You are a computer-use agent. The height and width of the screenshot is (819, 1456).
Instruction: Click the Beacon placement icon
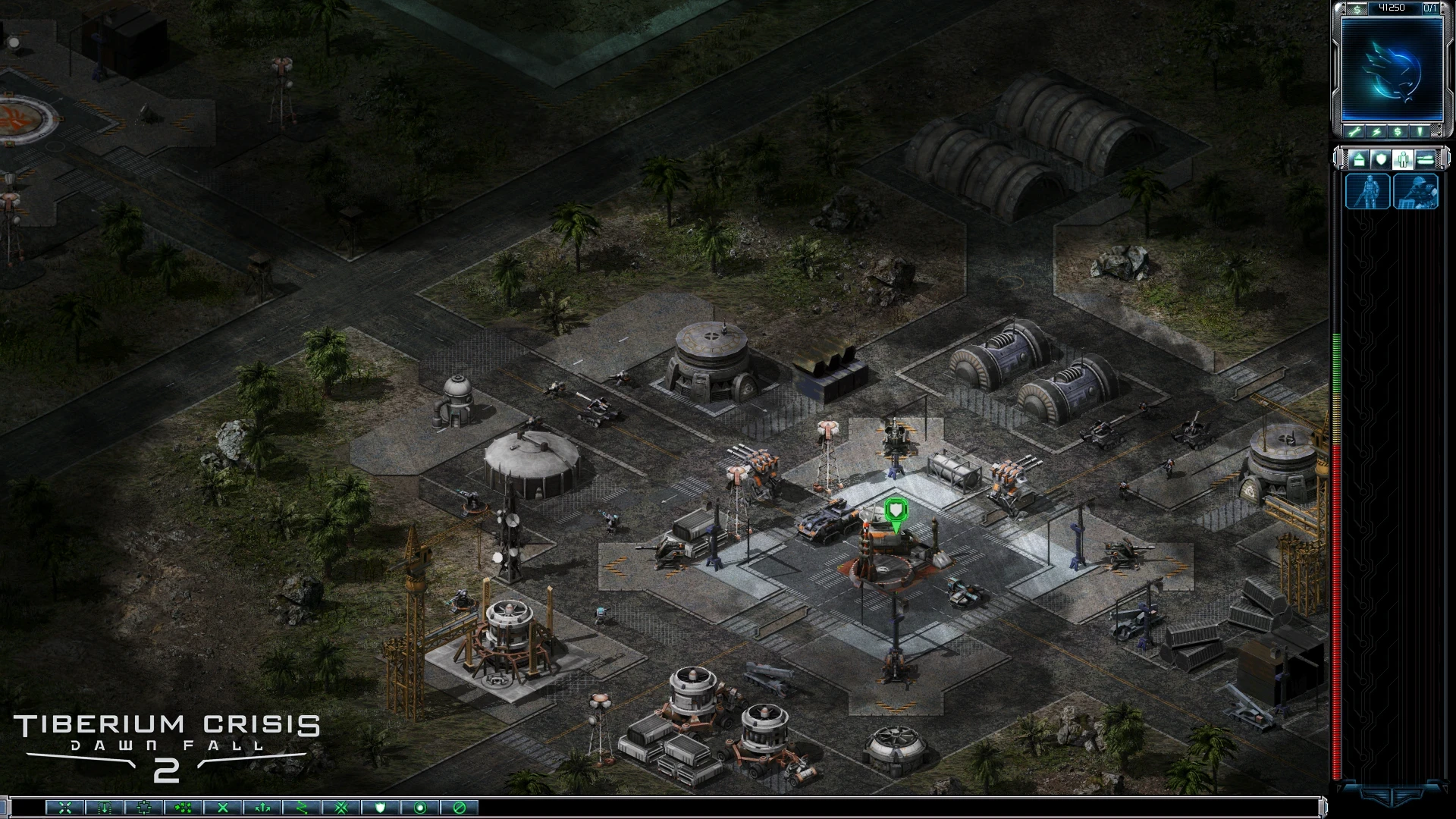(x=1420, y=133)
